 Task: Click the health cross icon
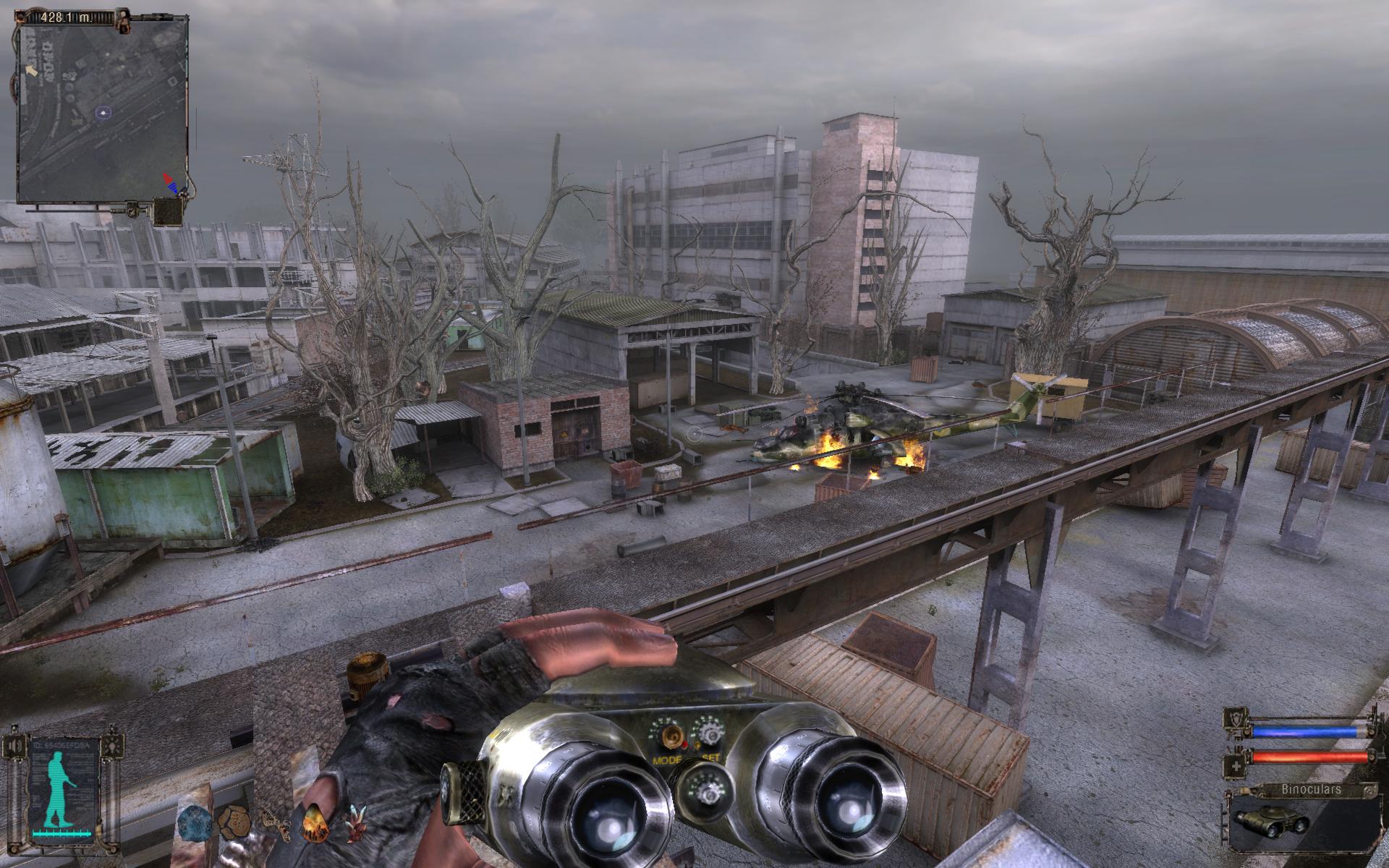[1232, 757]
